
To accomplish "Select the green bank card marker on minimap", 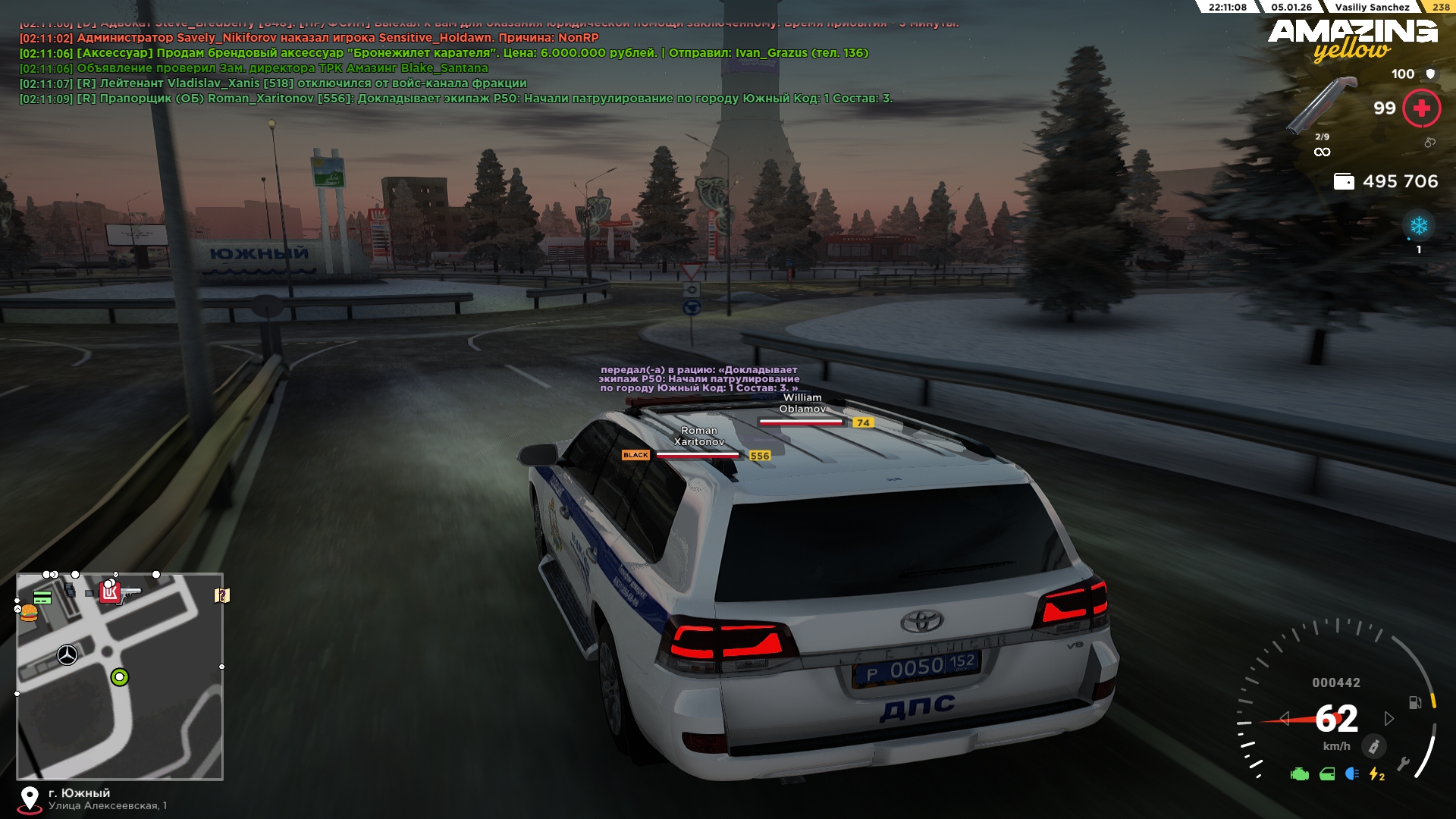I will (x=42, y=598).
